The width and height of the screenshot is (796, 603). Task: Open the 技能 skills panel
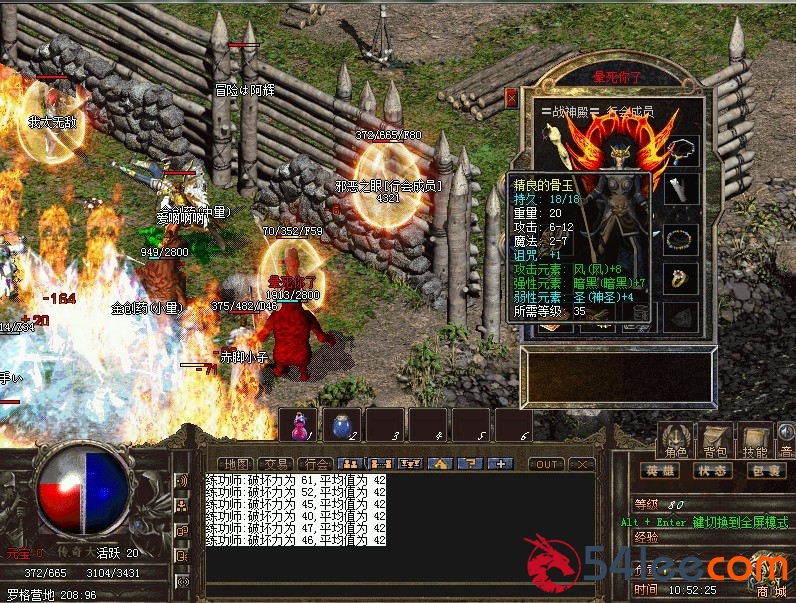click(754, 440)
